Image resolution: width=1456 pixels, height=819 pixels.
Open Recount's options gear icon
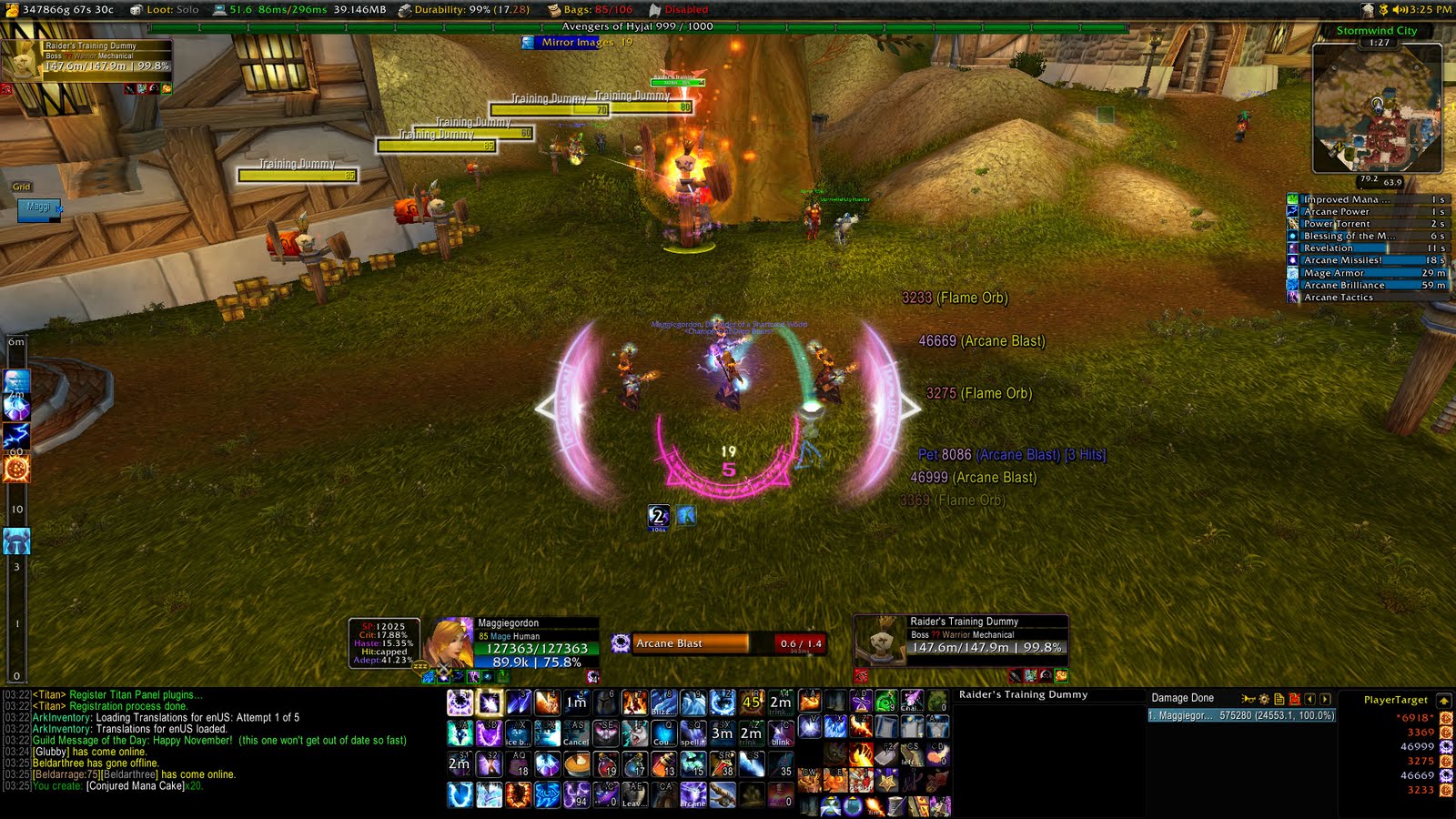(x=1264, y=698)
